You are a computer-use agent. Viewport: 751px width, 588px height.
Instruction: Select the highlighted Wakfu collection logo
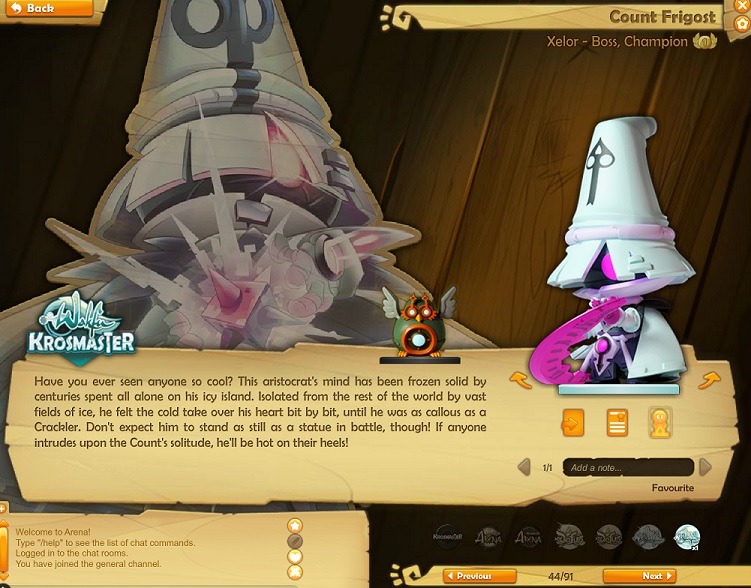pos(687,537)
